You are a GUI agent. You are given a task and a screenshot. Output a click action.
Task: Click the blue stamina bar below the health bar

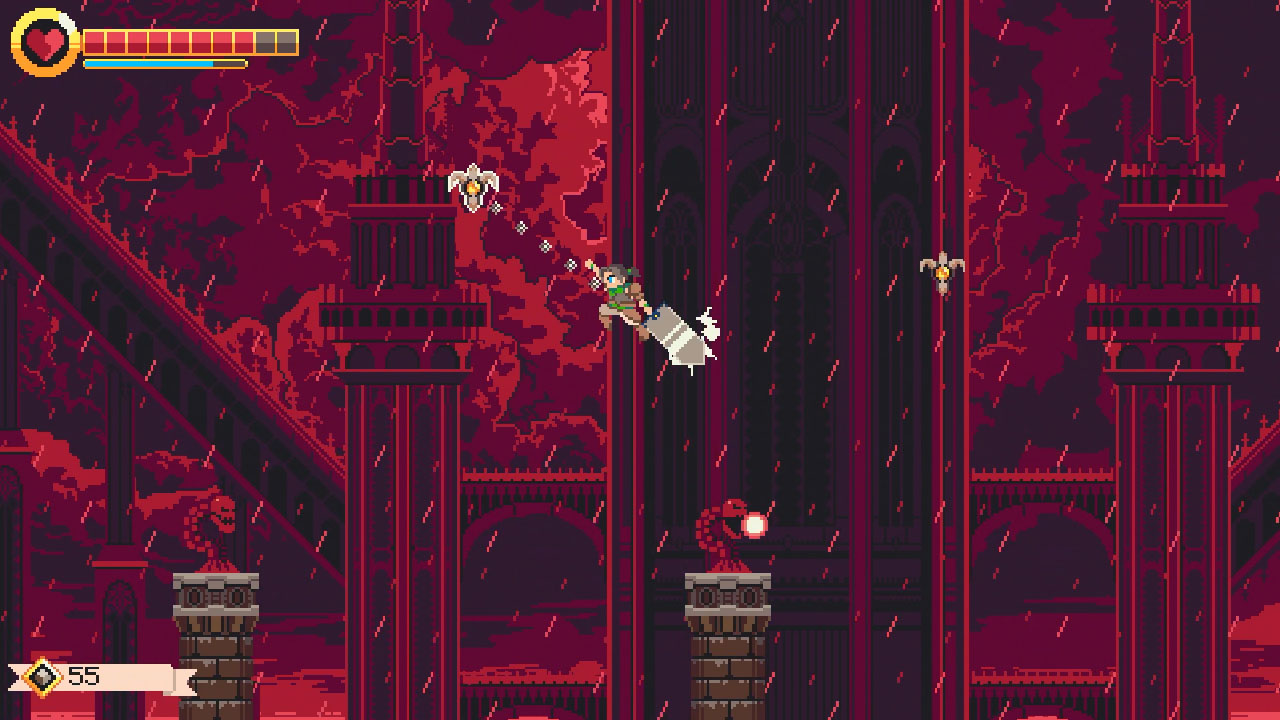coord(150,63)
